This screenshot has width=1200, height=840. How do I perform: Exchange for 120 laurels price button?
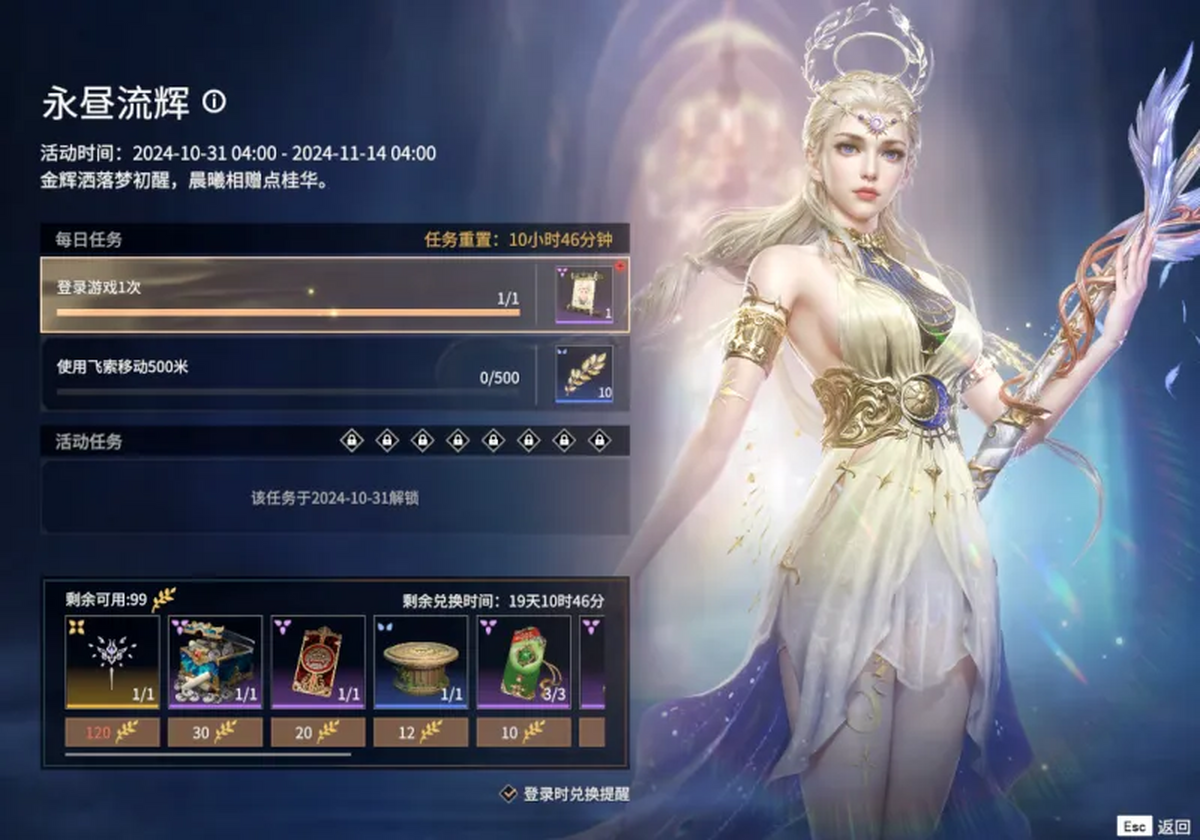point(112,732)
